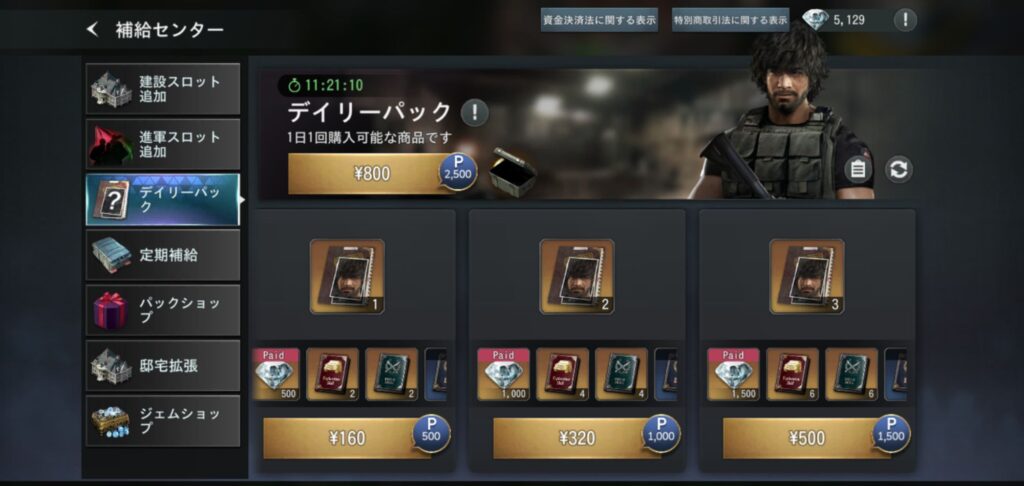Show info for デイリーパック via exclamation icon
This screenshot has width=1024, height=486.
(x=474, y=112)
